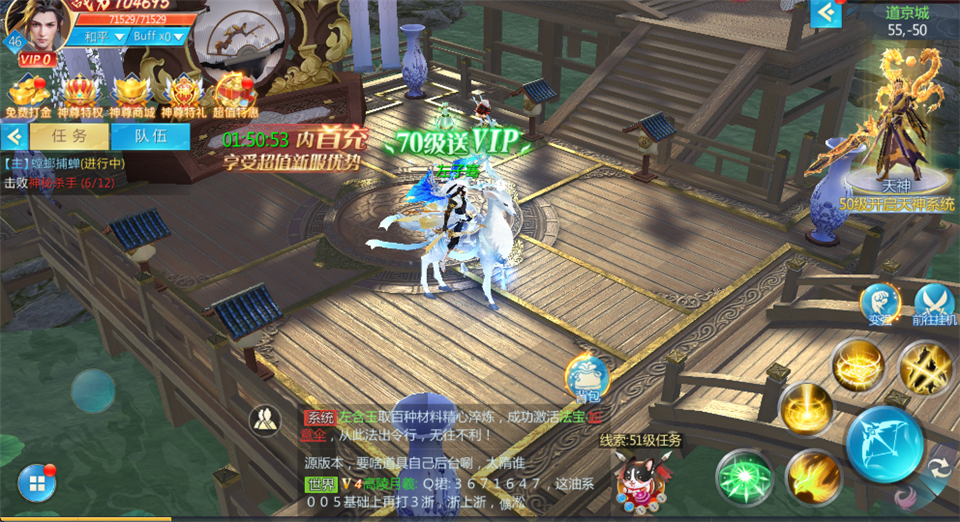Open the four-square main menu button
This screenshot has width=960, height=522.
[36, 483]
